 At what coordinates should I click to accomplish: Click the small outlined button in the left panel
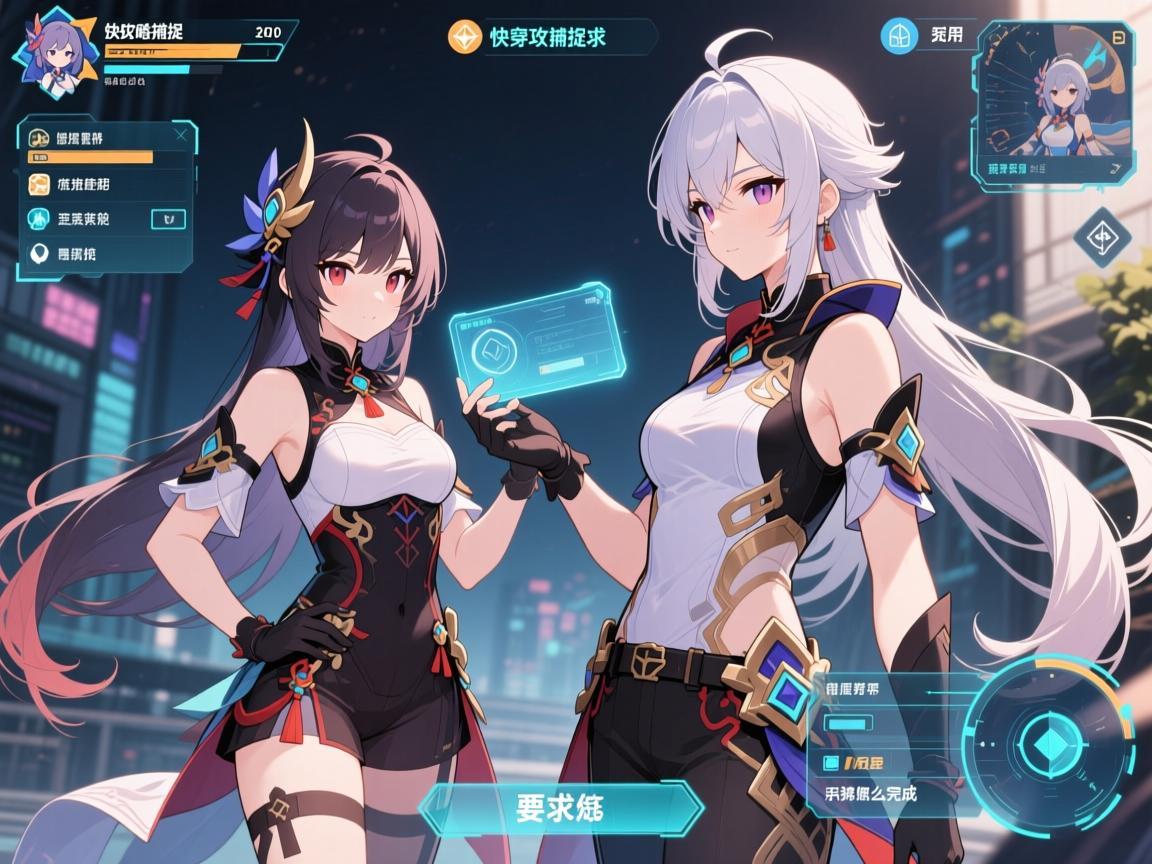tap(167, 219)
